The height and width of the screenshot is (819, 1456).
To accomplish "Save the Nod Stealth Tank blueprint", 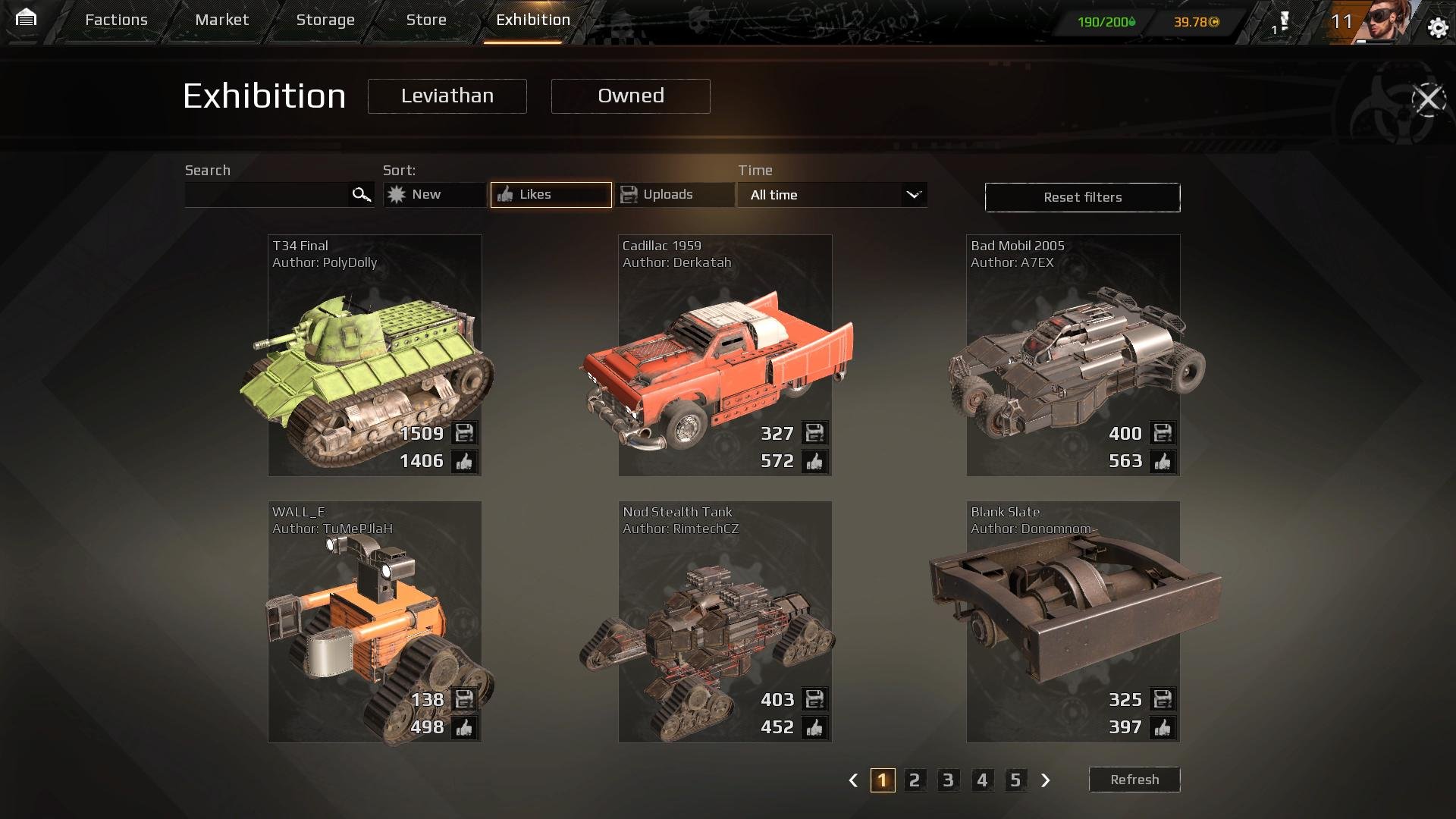I will tap(814, 699).
